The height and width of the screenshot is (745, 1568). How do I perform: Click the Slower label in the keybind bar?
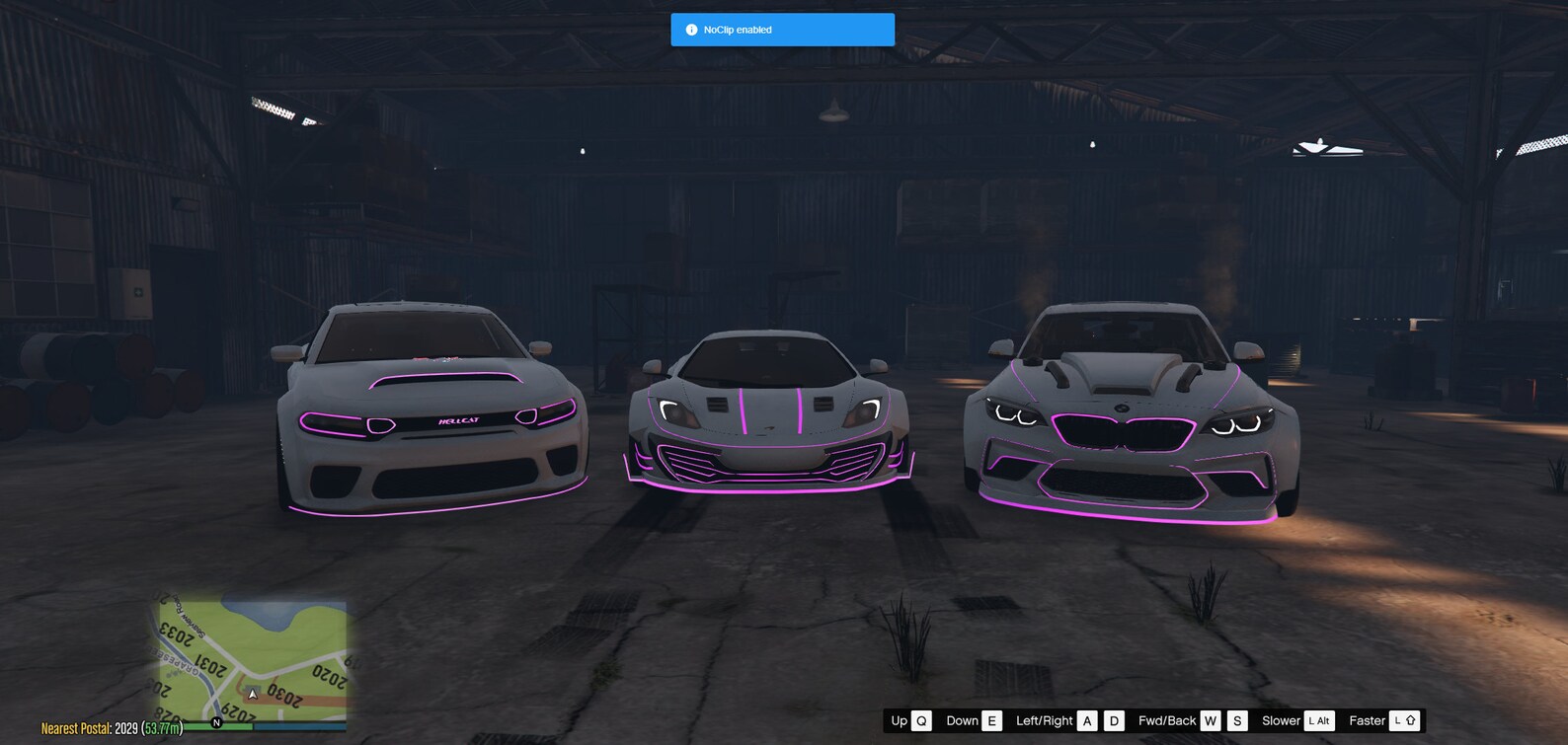[1281, 720]
